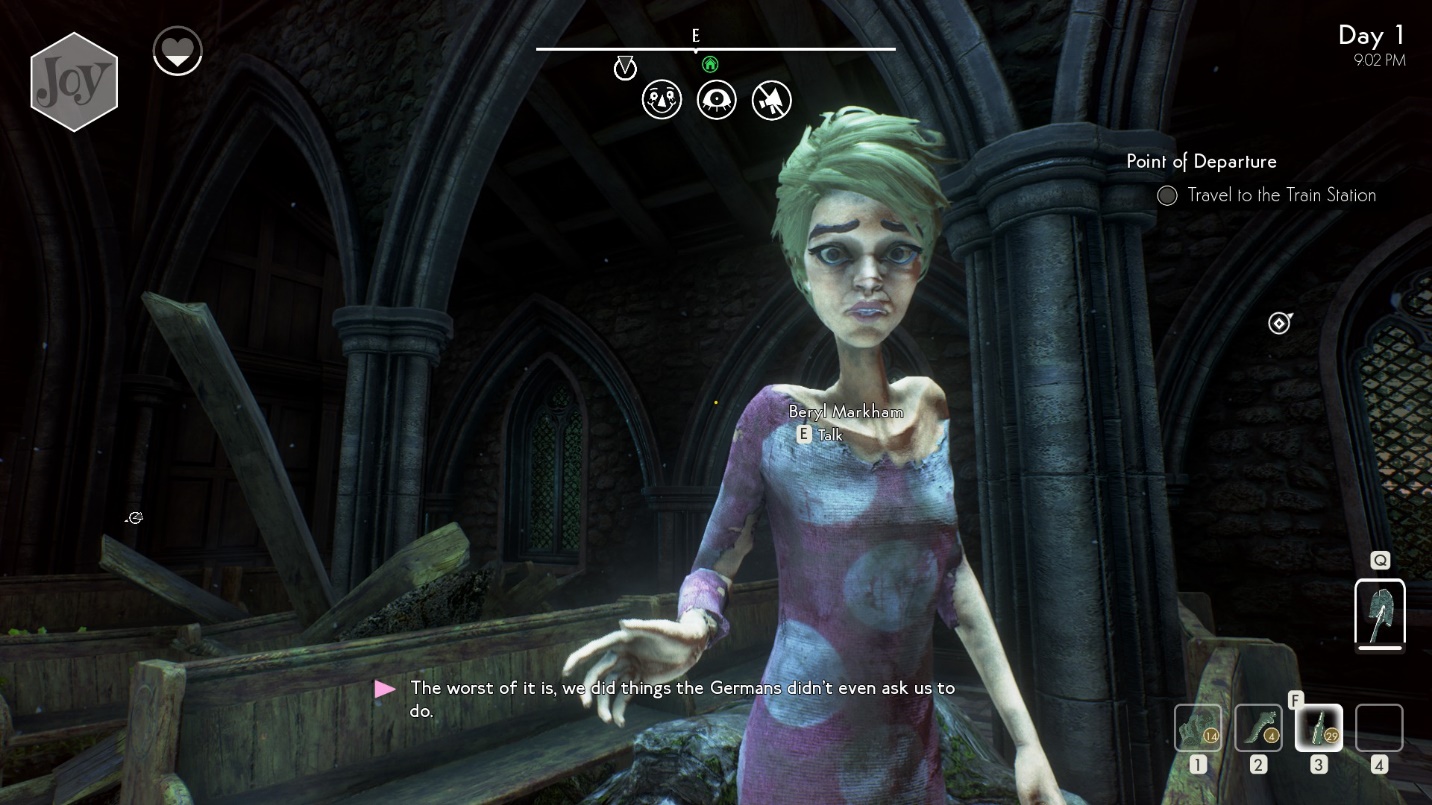Click the crossed-out megaphone status icon
The height and width of the screenshot is (805, 1432).
tap(771, 100)
